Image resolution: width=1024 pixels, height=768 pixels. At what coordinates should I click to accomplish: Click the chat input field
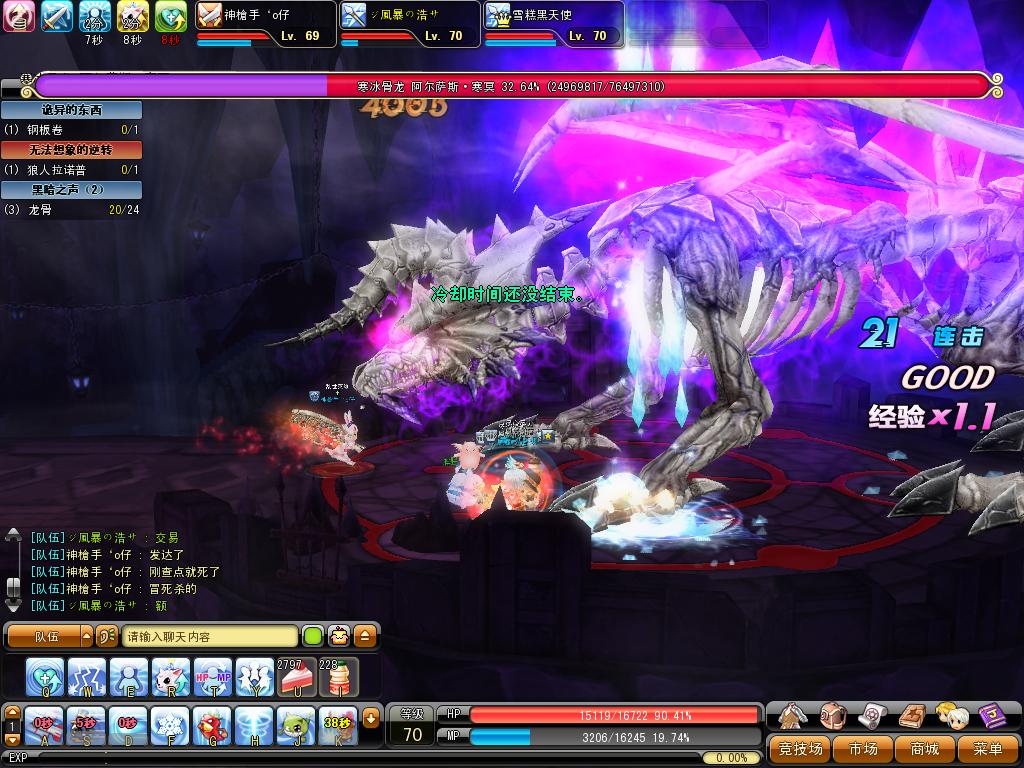[210, 636]
